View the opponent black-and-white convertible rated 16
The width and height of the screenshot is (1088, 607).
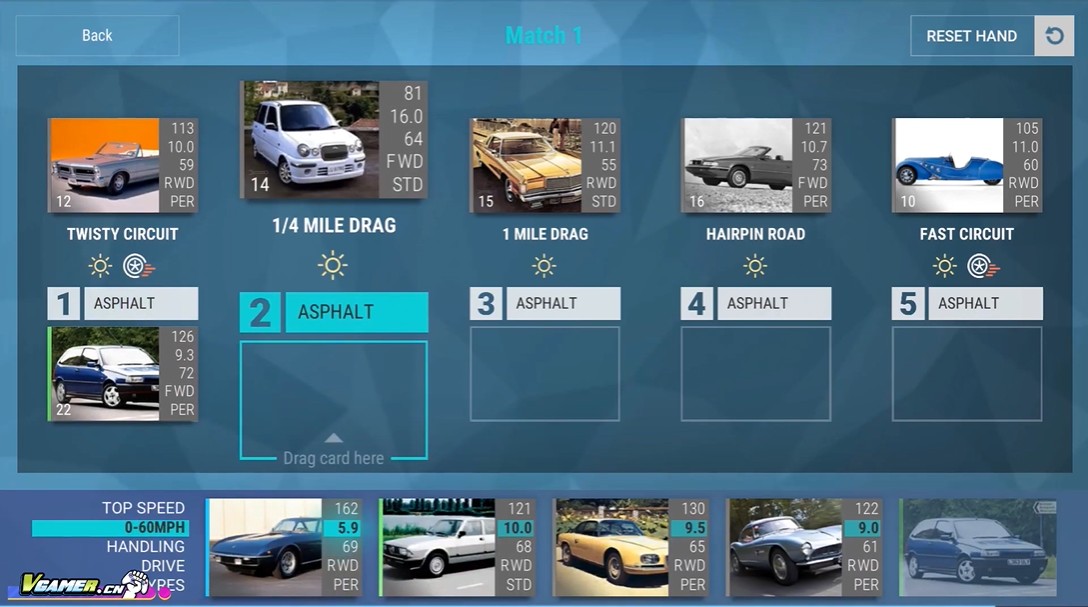coord(756,165)
